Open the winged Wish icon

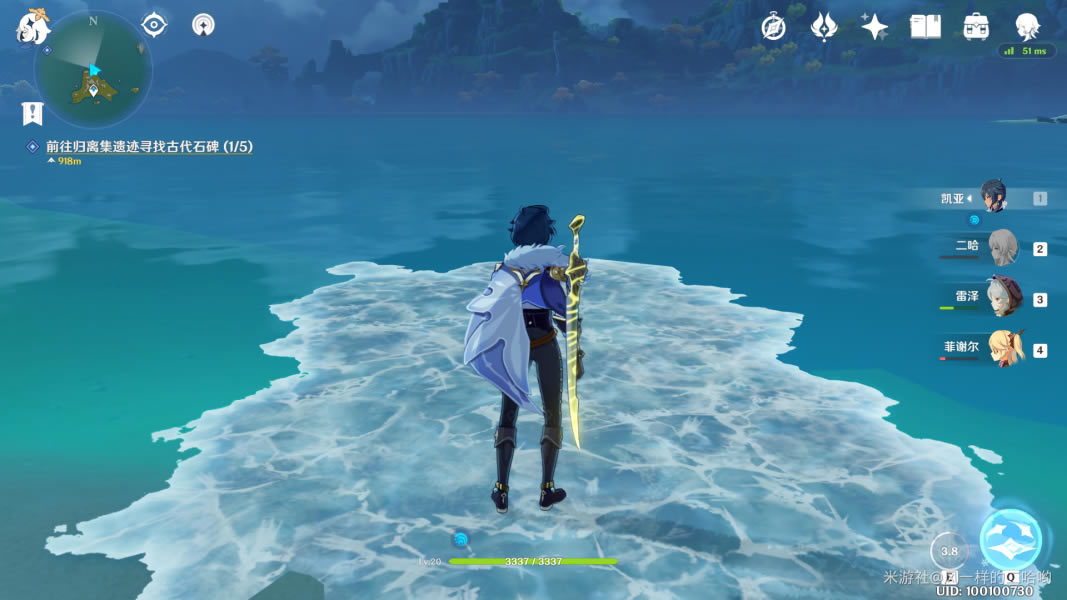click(x=823, y=27)
